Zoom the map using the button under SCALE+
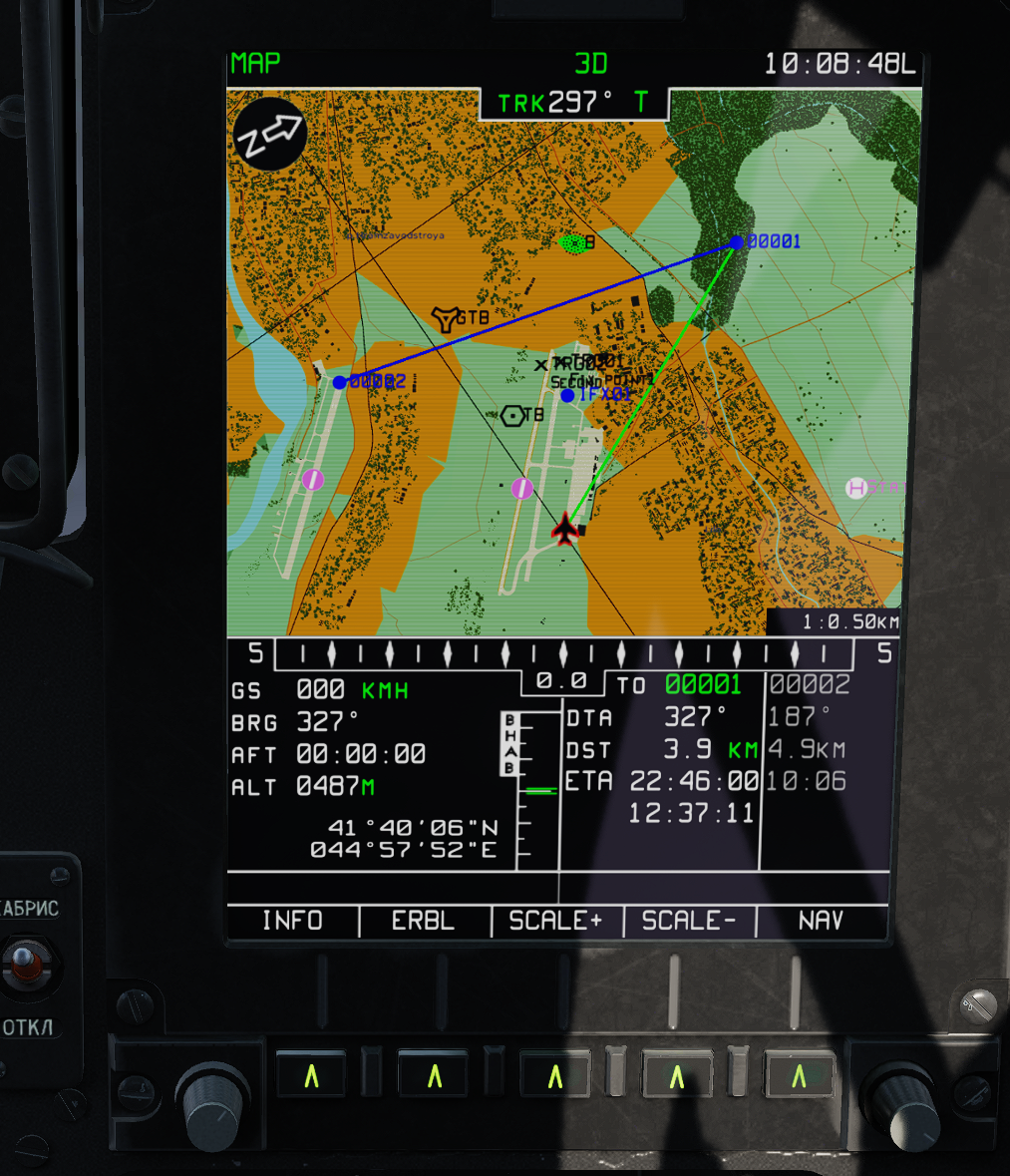This screenshot has height=1176, width=1010. (555, 1076)
